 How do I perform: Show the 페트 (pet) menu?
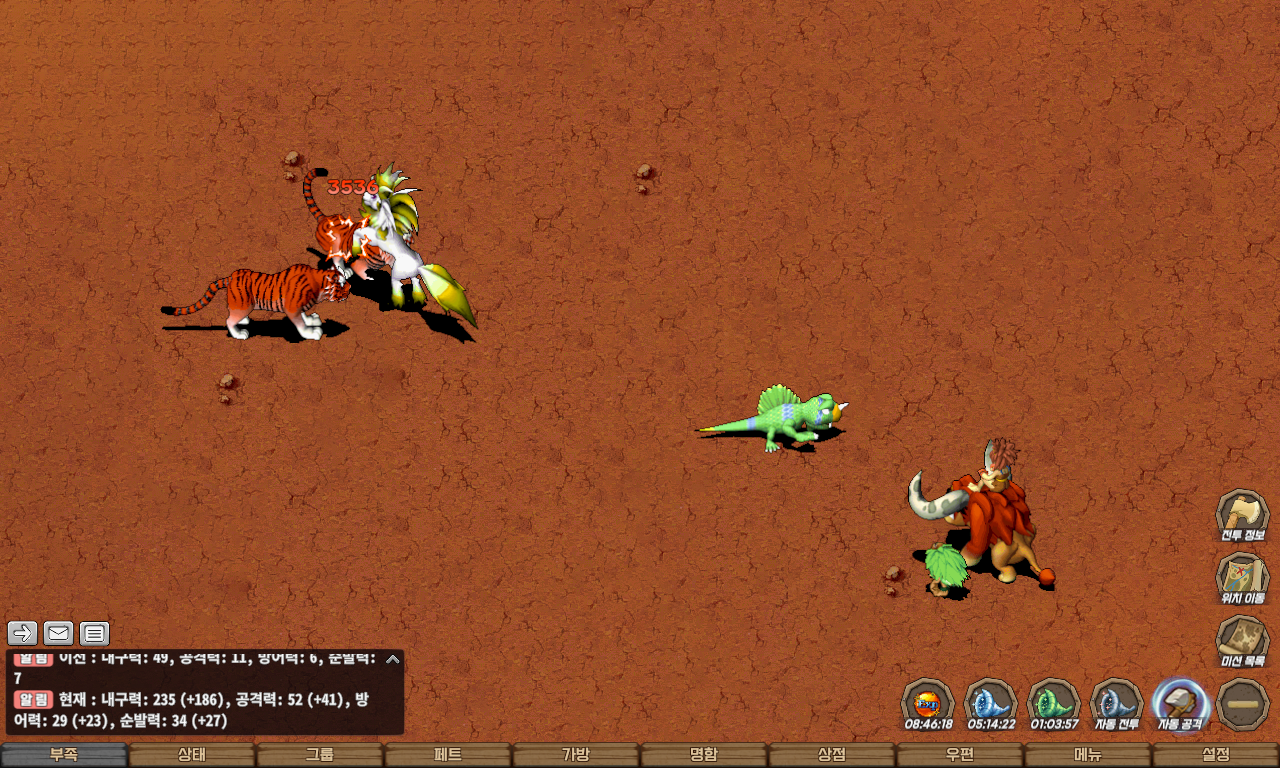tap(448, 755)
